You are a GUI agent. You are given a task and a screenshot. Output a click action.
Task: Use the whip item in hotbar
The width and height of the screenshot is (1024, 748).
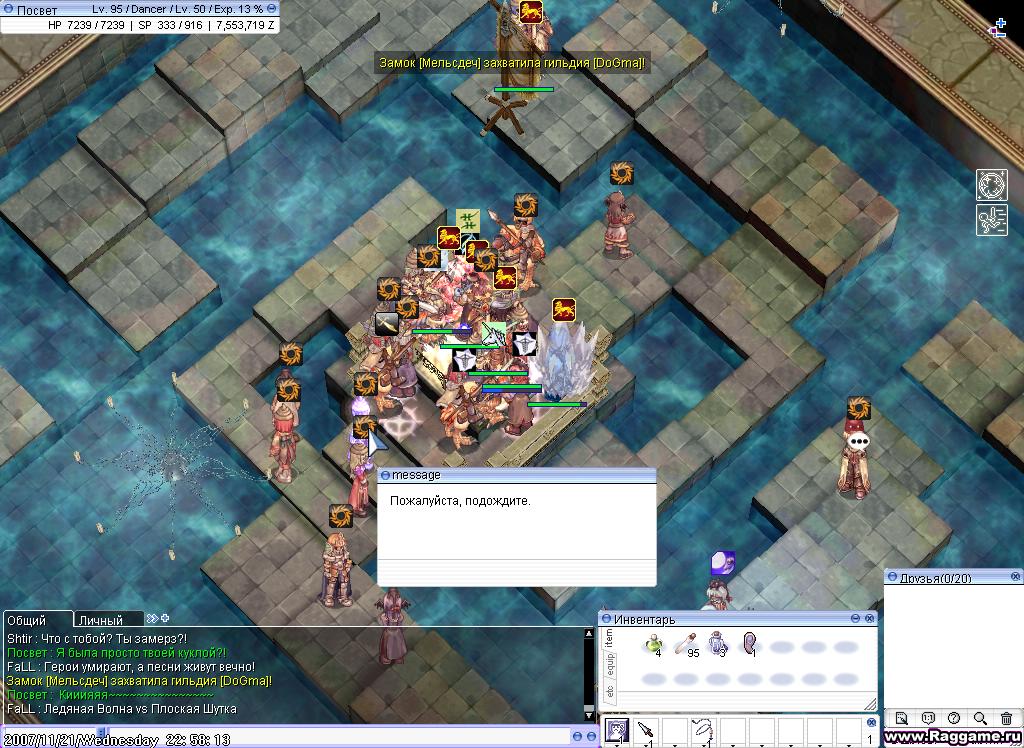[x=704, y=731]
